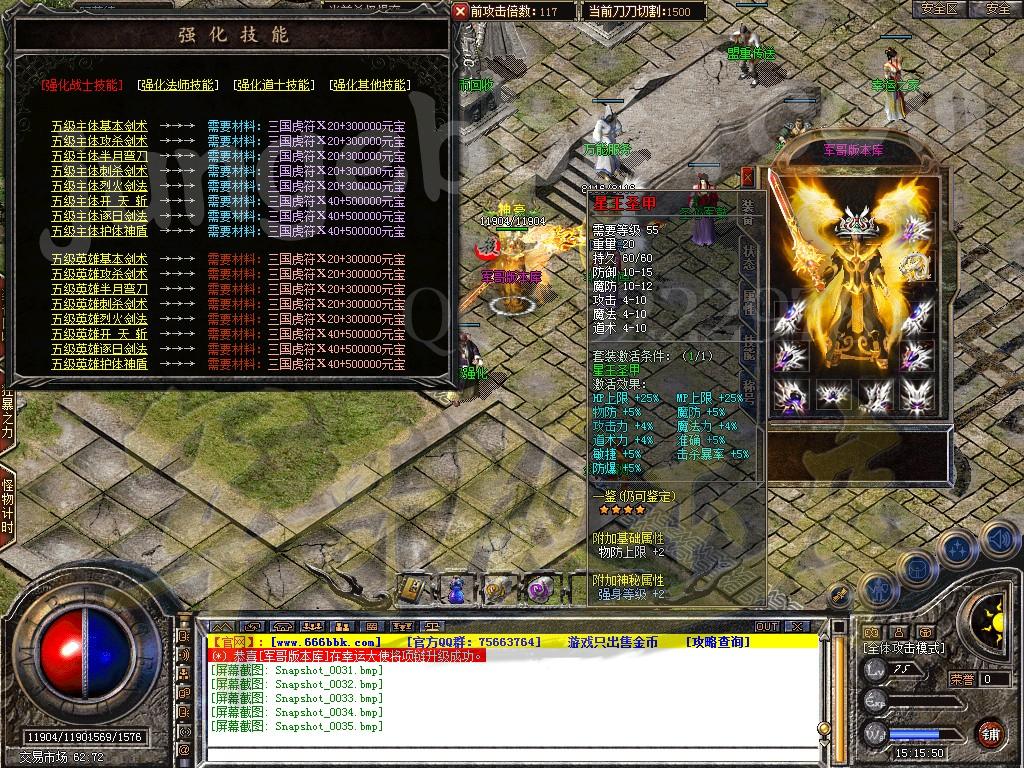
Task: Close the character equipment panel
Action: 747,177
